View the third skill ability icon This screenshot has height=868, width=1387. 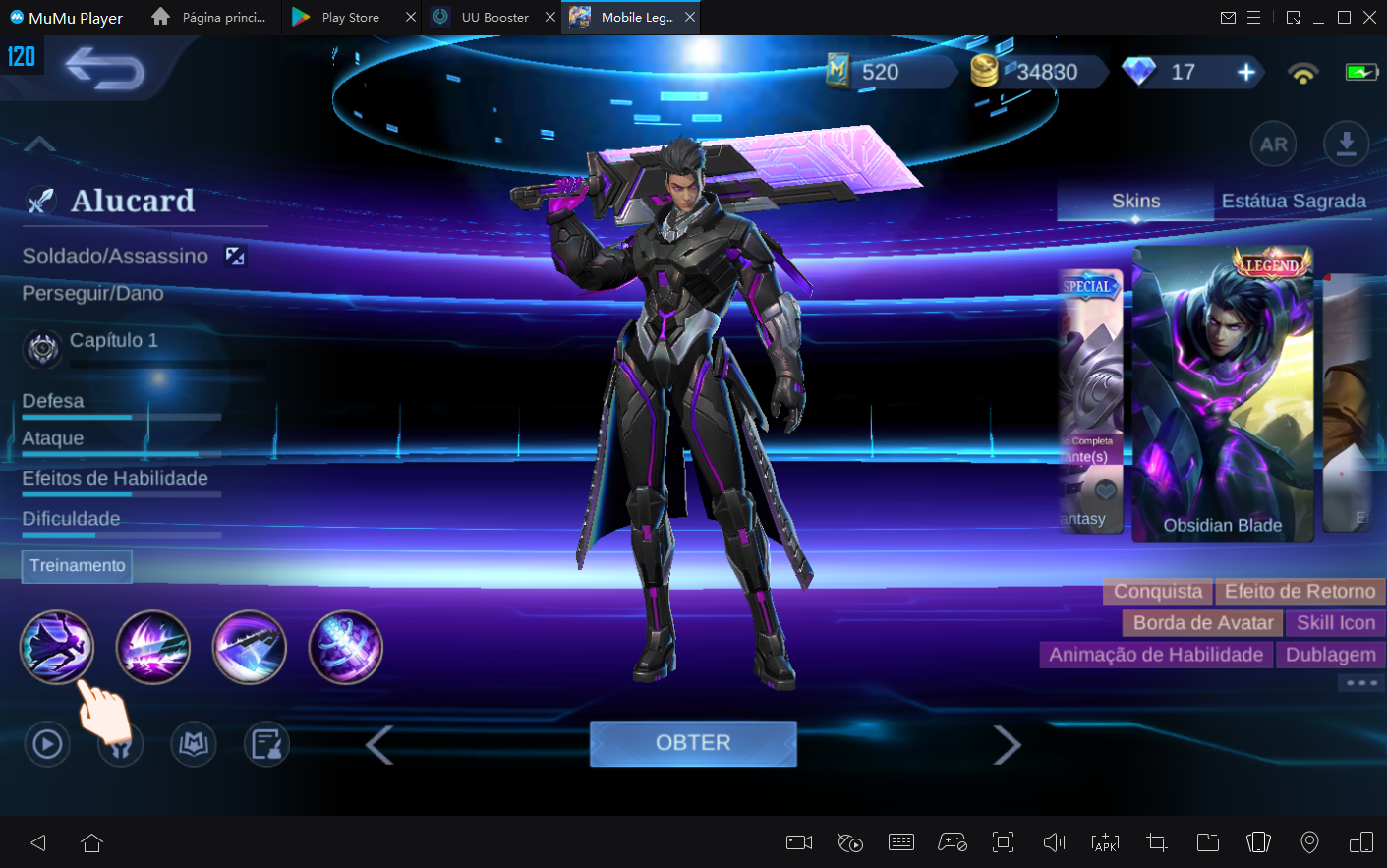click(250, 647)
